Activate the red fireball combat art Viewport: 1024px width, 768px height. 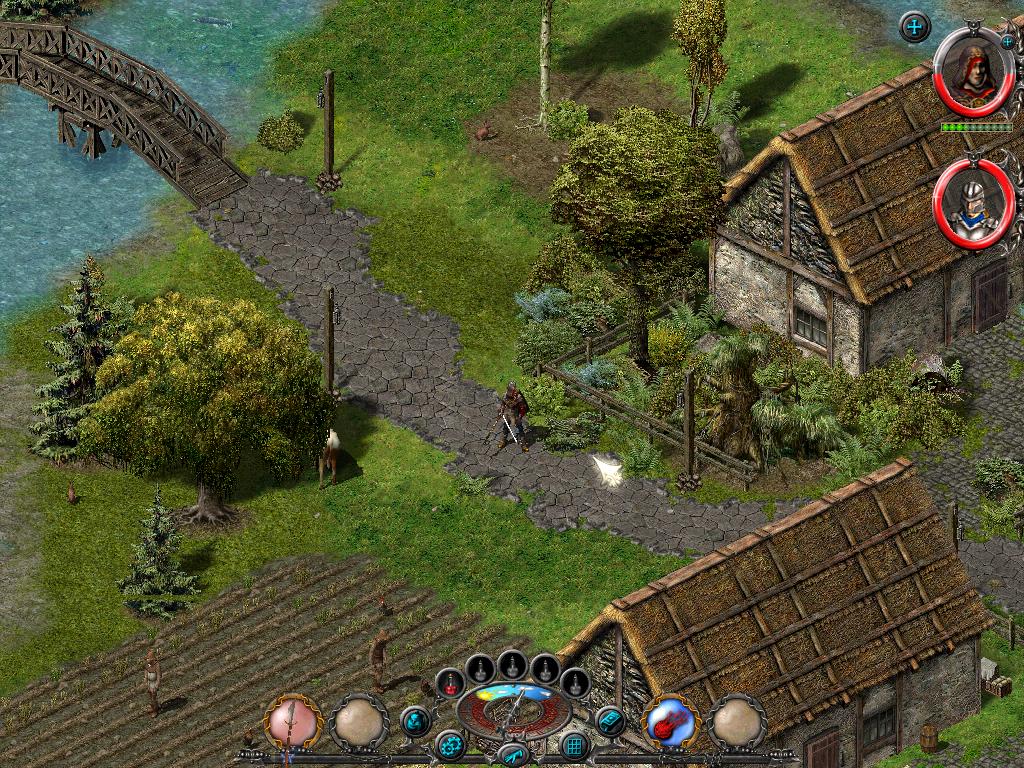pyautogui.click(x=669, y=721)
